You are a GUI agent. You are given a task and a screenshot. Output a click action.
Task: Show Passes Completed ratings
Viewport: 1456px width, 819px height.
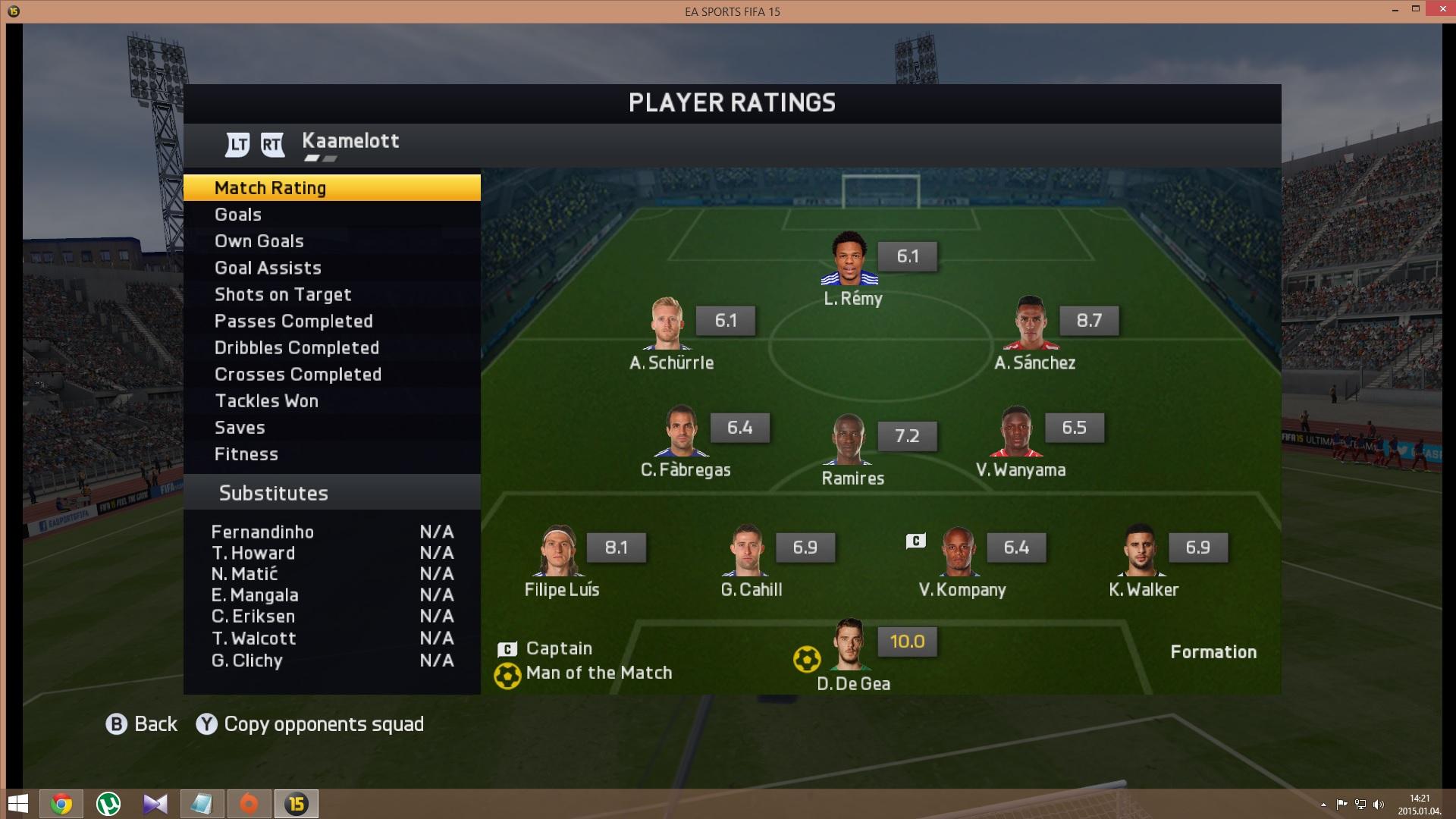pos(331,321)
